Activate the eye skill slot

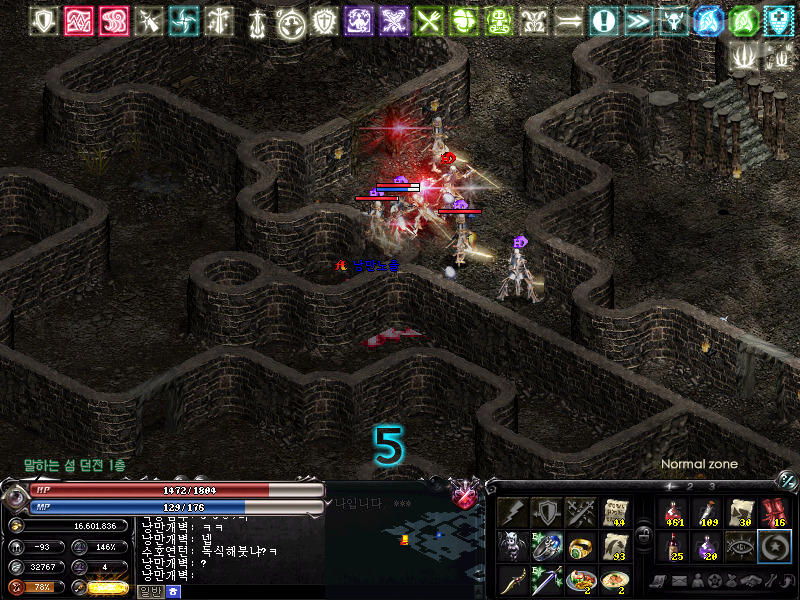tap(741, 547)
